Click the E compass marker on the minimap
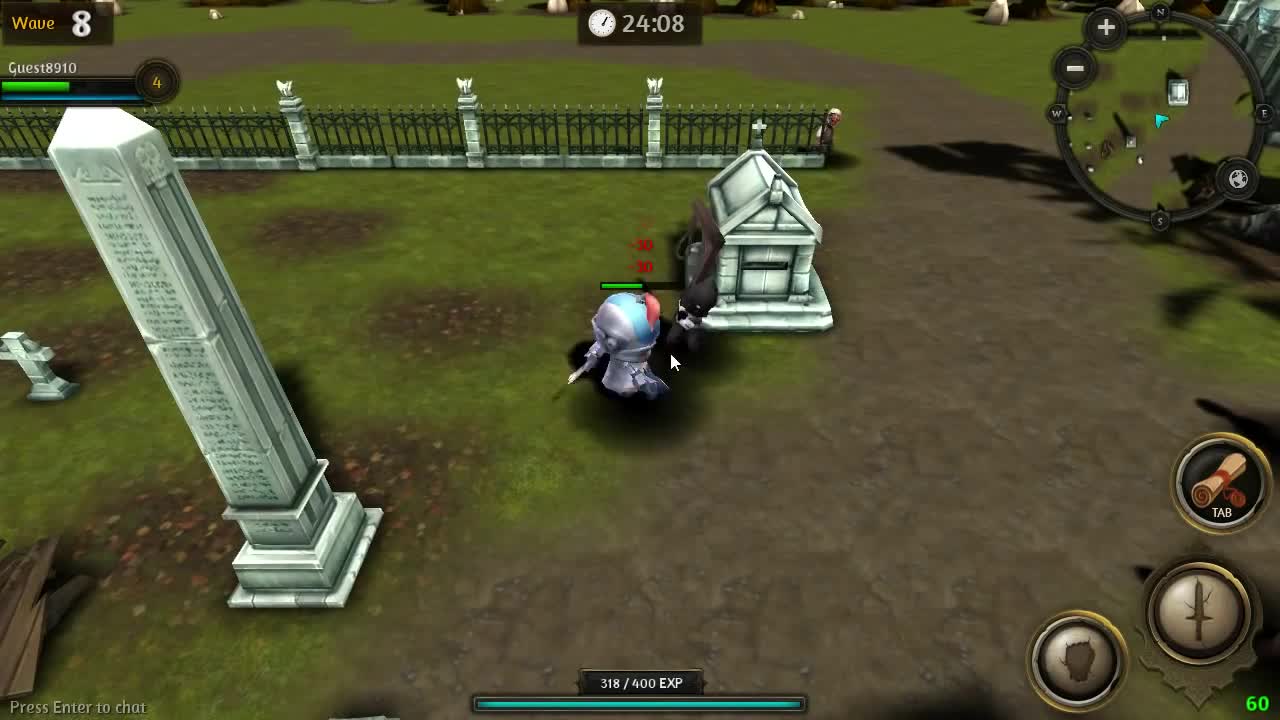Screen dimensions: 1280x720 tap(1264, 114)
